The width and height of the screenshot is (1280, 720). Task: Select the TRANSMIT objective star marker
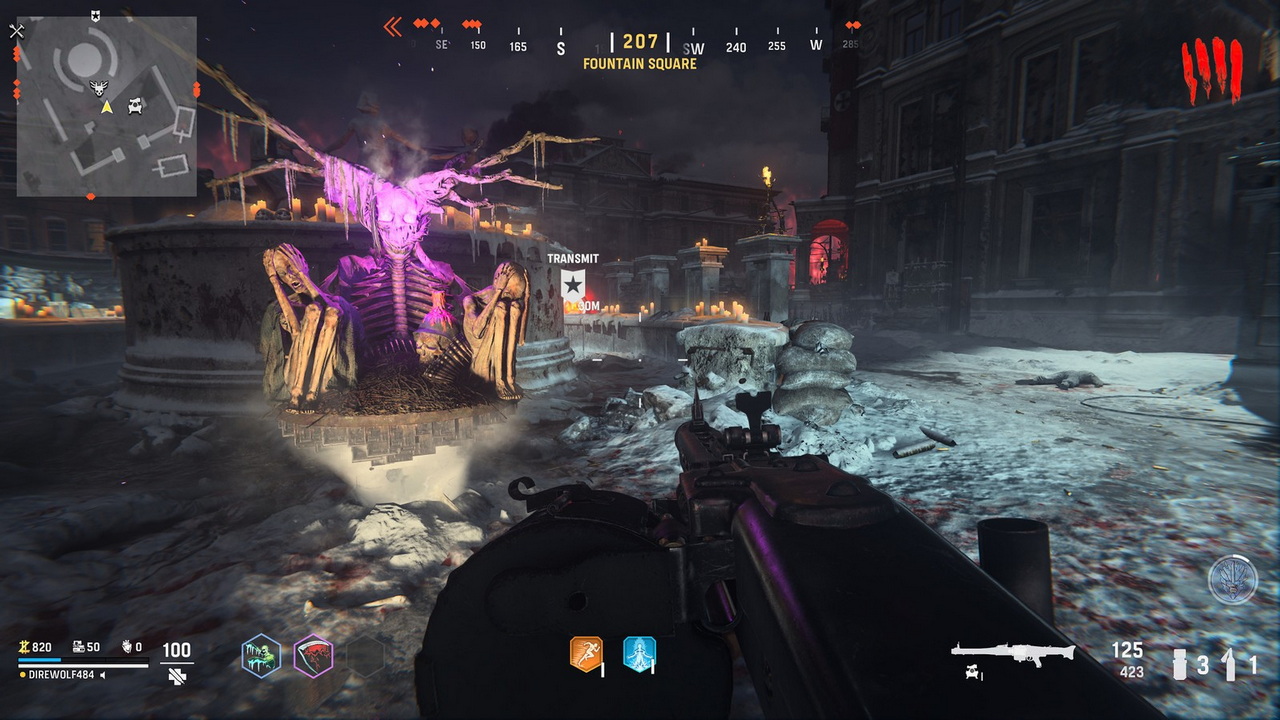(x=572, y=284)
